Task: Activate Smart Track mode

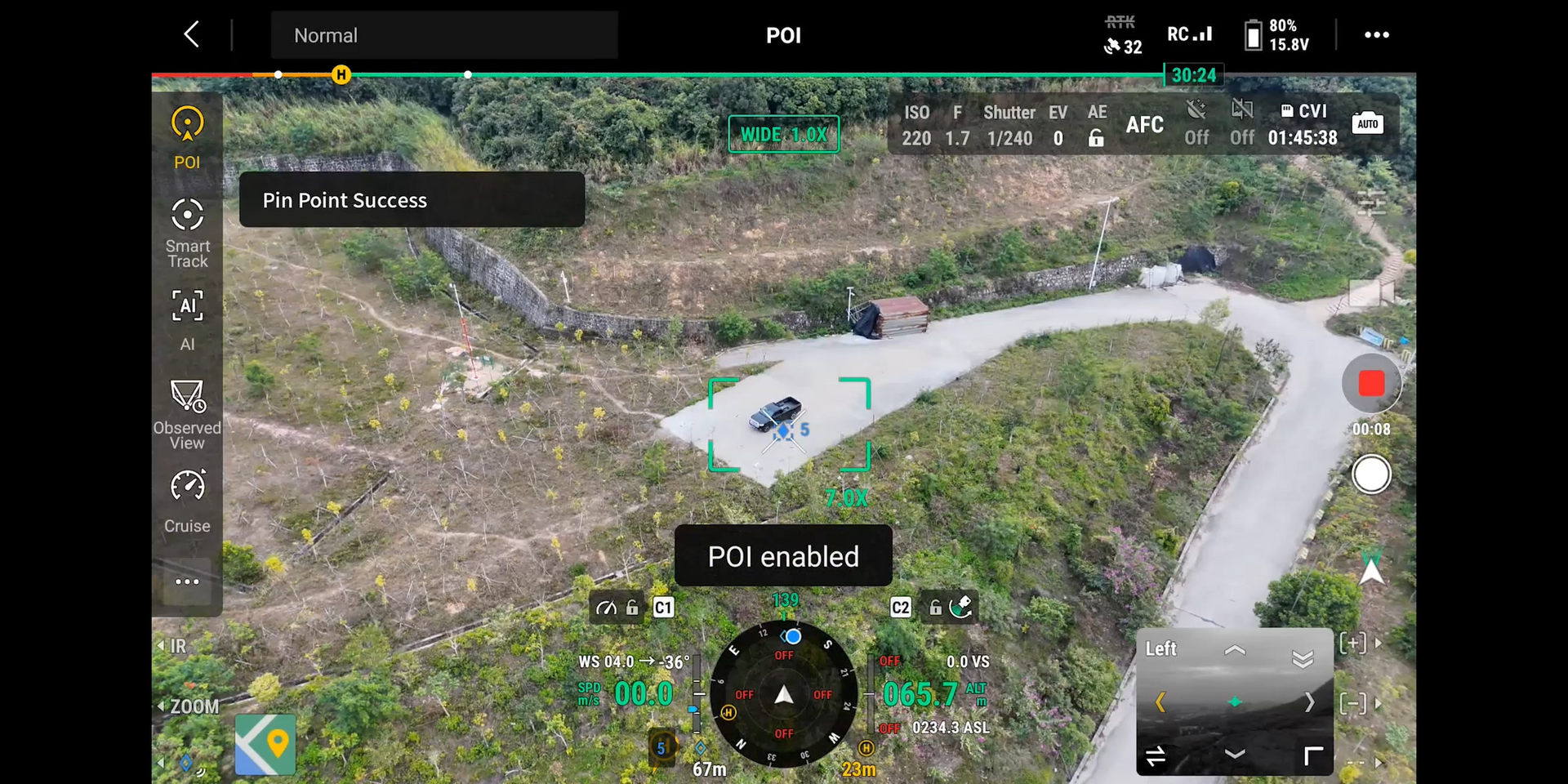Action: pos(187,233)
